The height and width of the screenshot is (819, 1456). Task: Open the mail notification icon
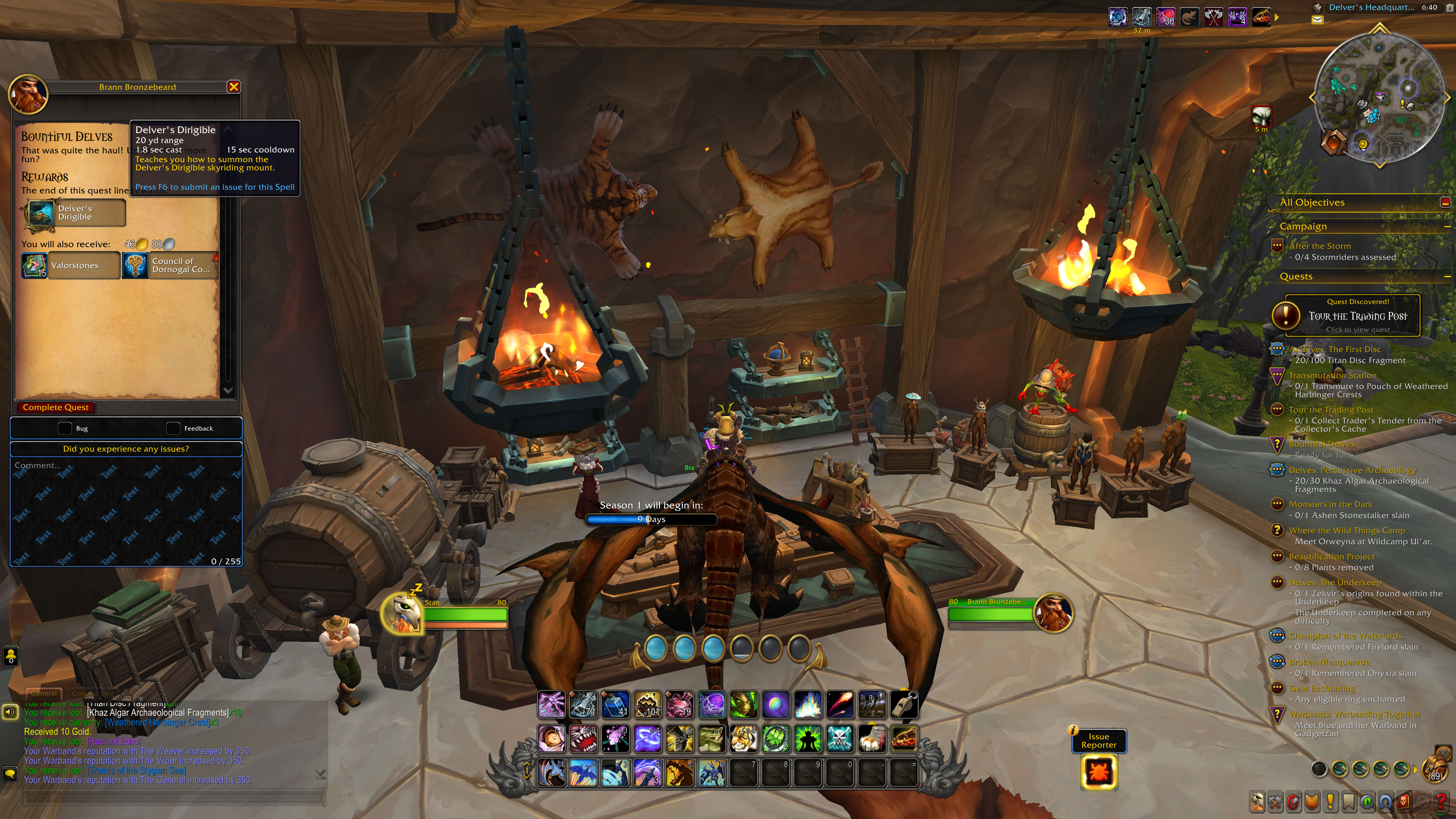coord(1317,20)
